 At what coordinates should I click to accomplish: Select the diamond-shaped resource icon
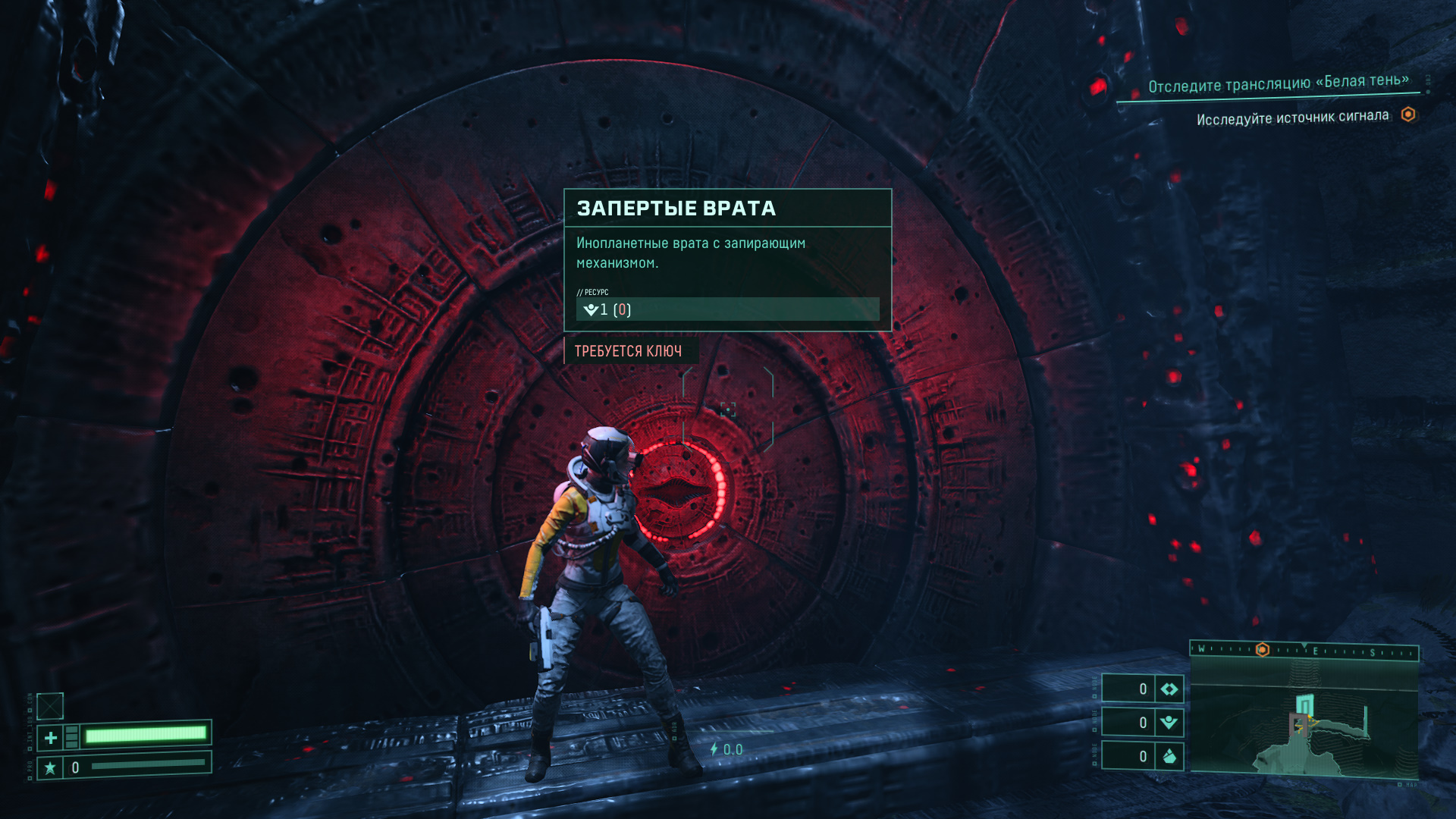coord(1169,689)
